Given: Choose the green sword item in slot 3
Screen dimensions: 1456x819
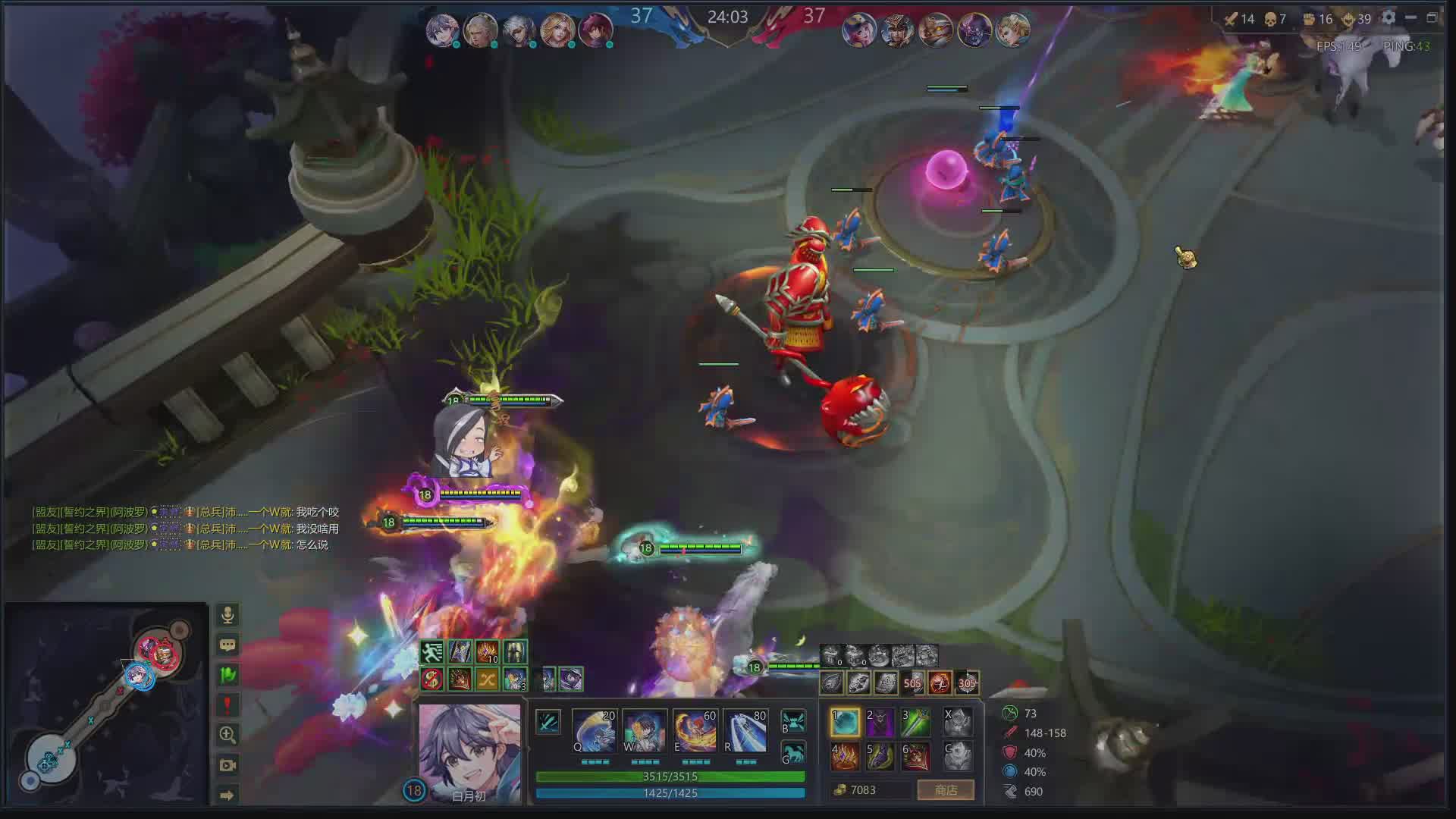Looking at the screenshot, I should [x=915, y=723].
